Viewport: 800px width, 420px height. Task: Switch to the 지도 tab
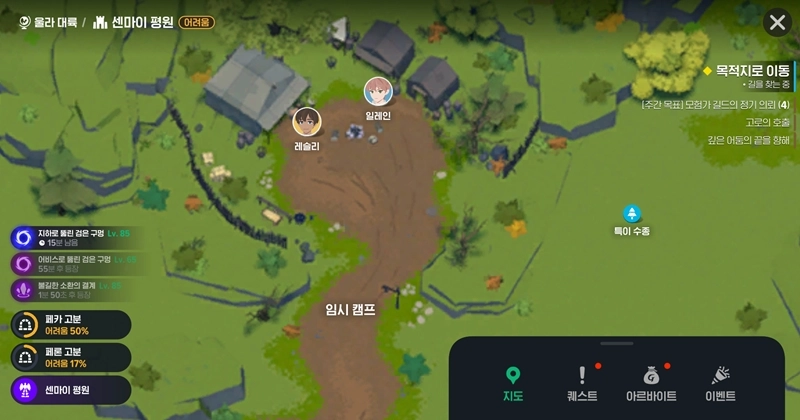tap(513, 384)
